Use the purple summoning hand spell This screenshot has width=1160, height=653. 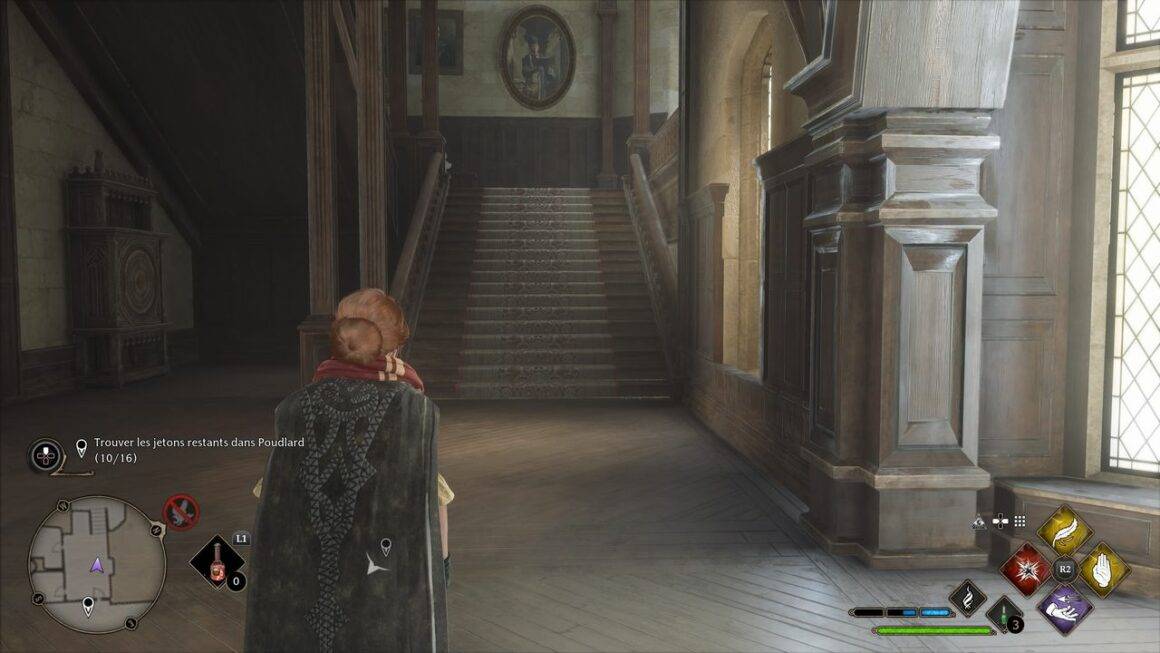[1063, 607]
